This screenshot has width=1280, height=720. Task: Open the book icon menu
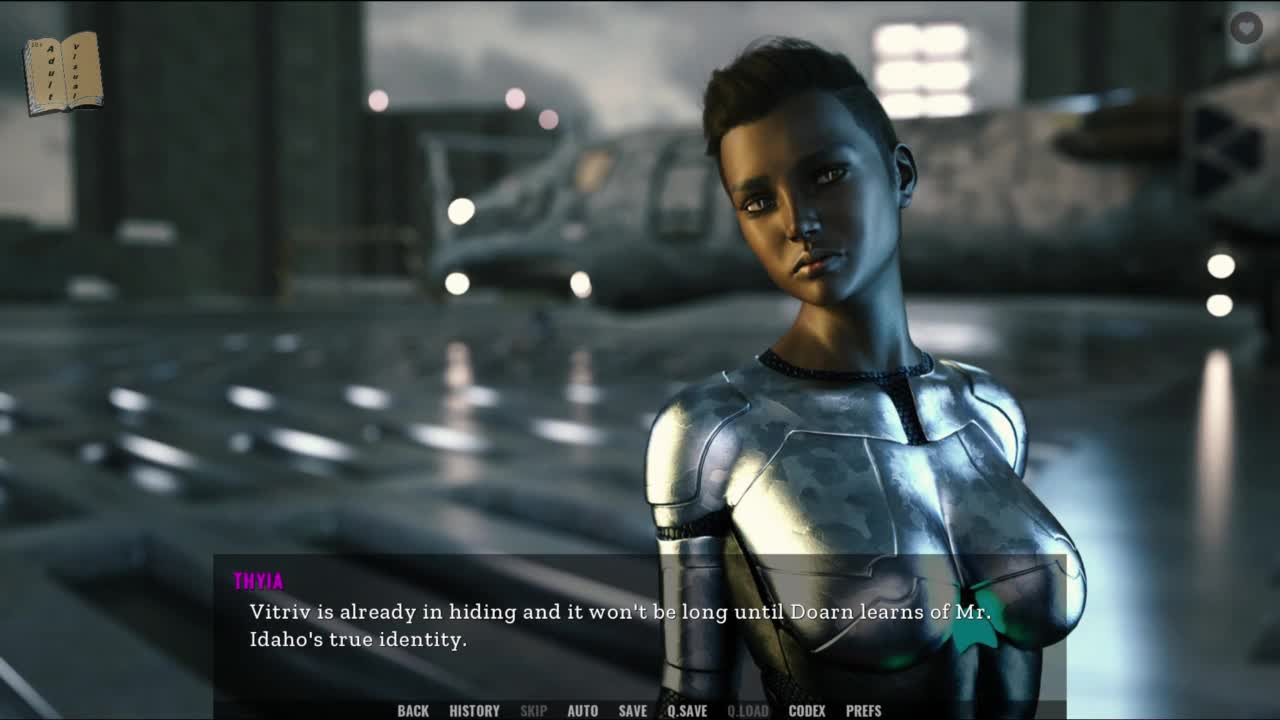coord(63,72)
